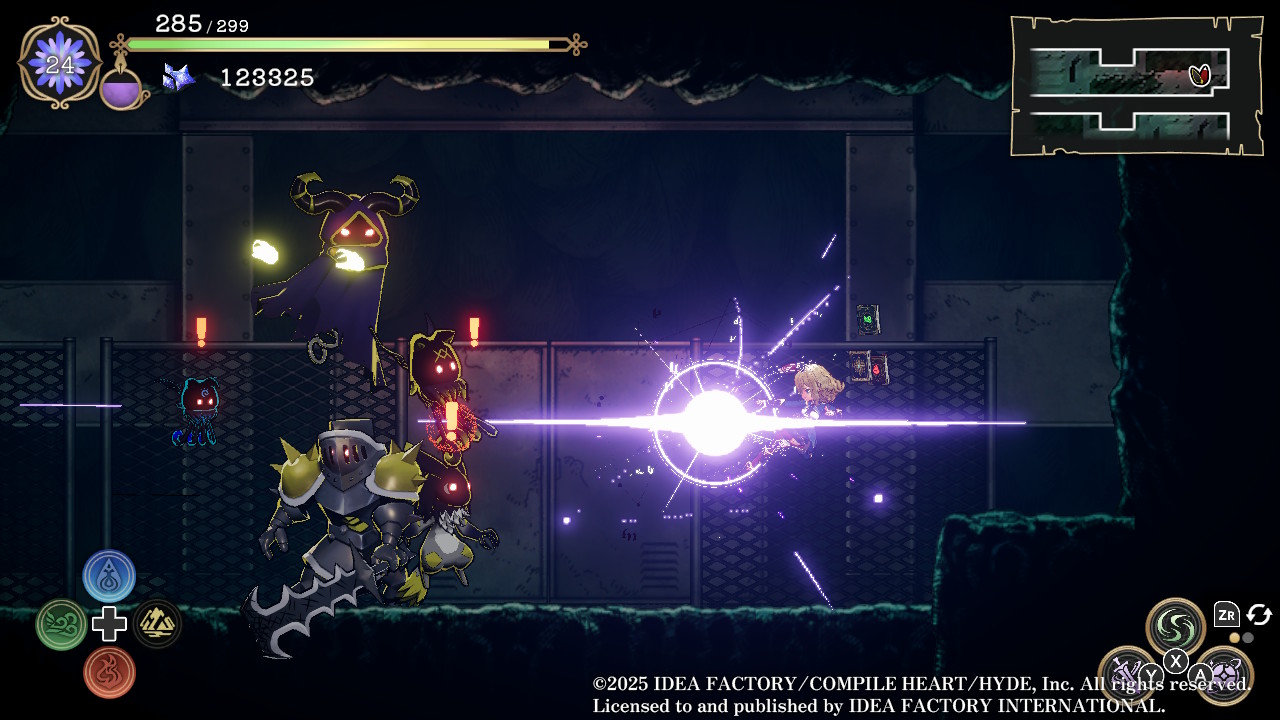Select the red fire element icon
The width and height of the screenshot is (1280, 720).
109,672
